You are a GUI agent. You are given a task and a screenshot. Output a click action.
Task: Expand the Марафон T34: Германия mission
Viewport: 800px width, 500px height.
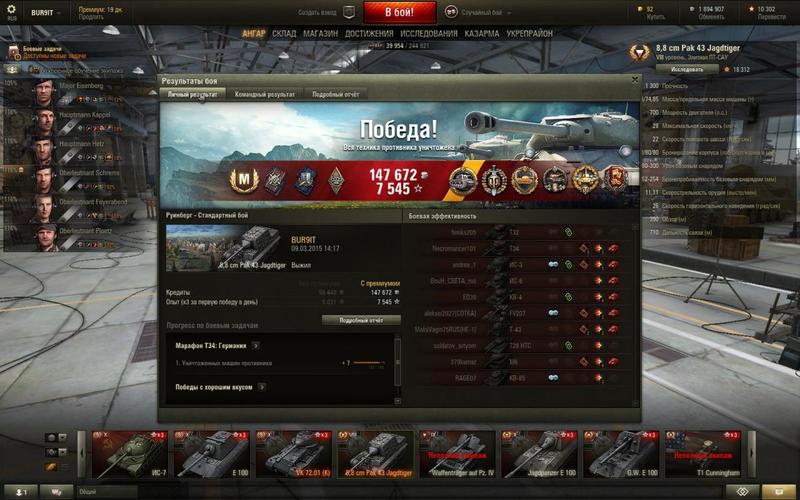[260, 345]
